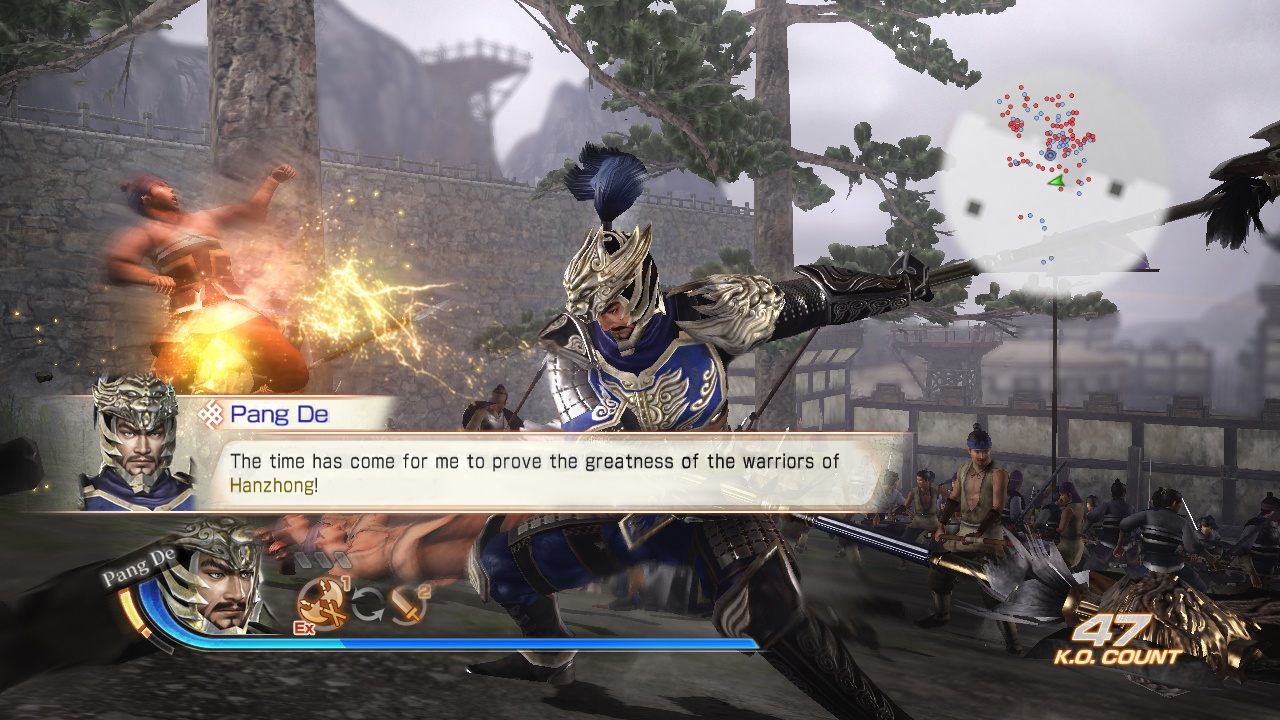Click the first gray musou bar segment
Screen dimensions: 1280x720
[305, 560]
